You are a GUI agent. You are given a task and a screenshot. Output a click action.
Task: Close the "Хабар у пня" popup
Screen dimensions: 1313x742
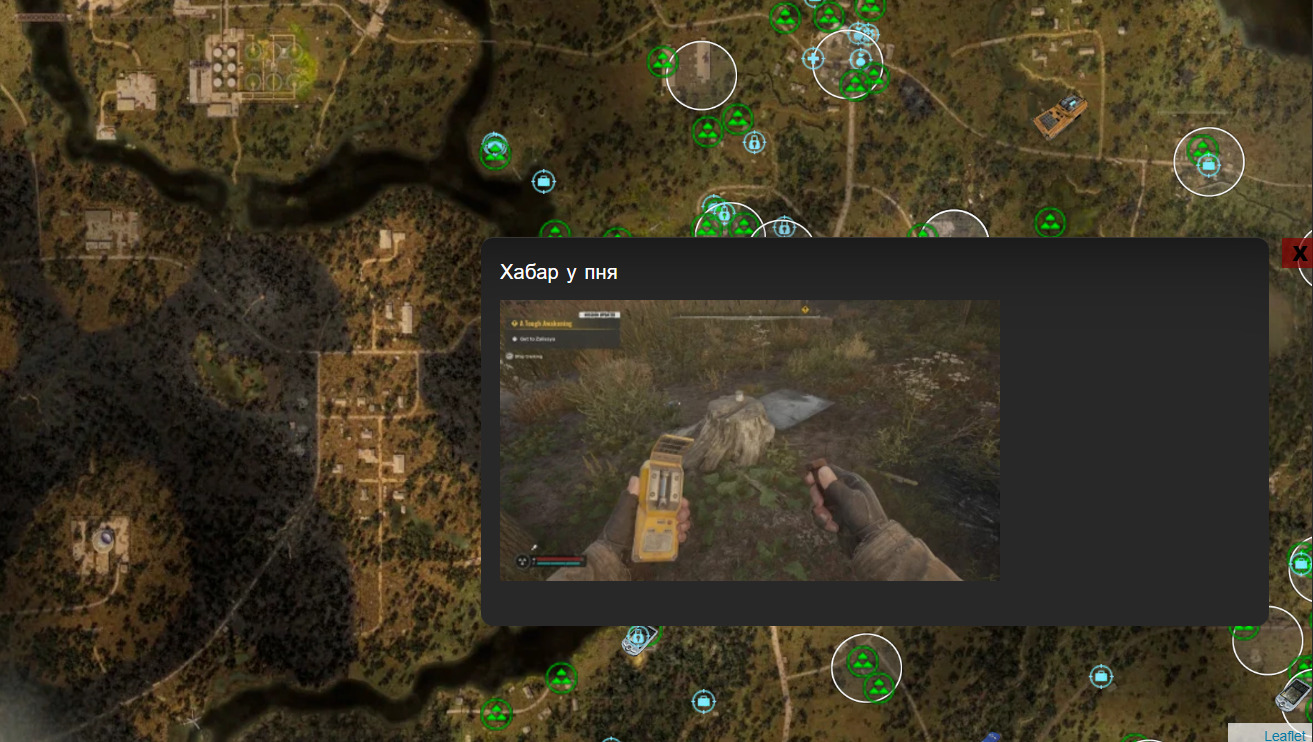pos(1298,253)
